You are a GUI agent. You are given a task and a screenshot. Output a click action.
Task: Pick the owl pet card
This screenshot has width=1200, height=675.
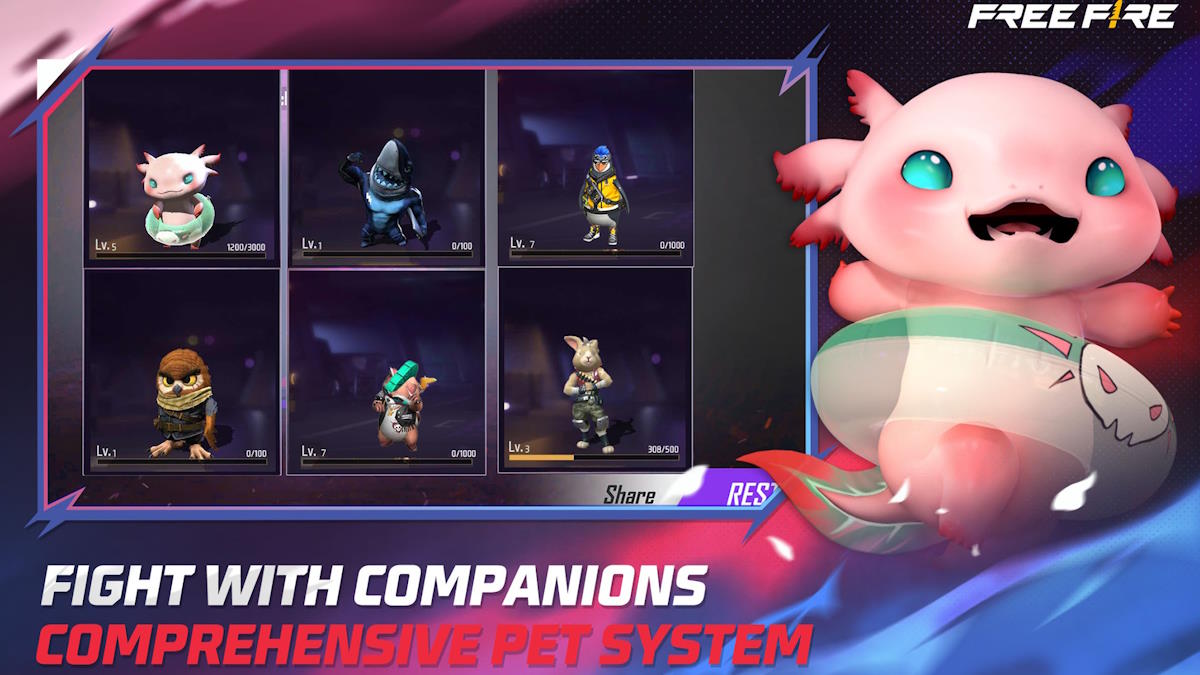[181, 371]
